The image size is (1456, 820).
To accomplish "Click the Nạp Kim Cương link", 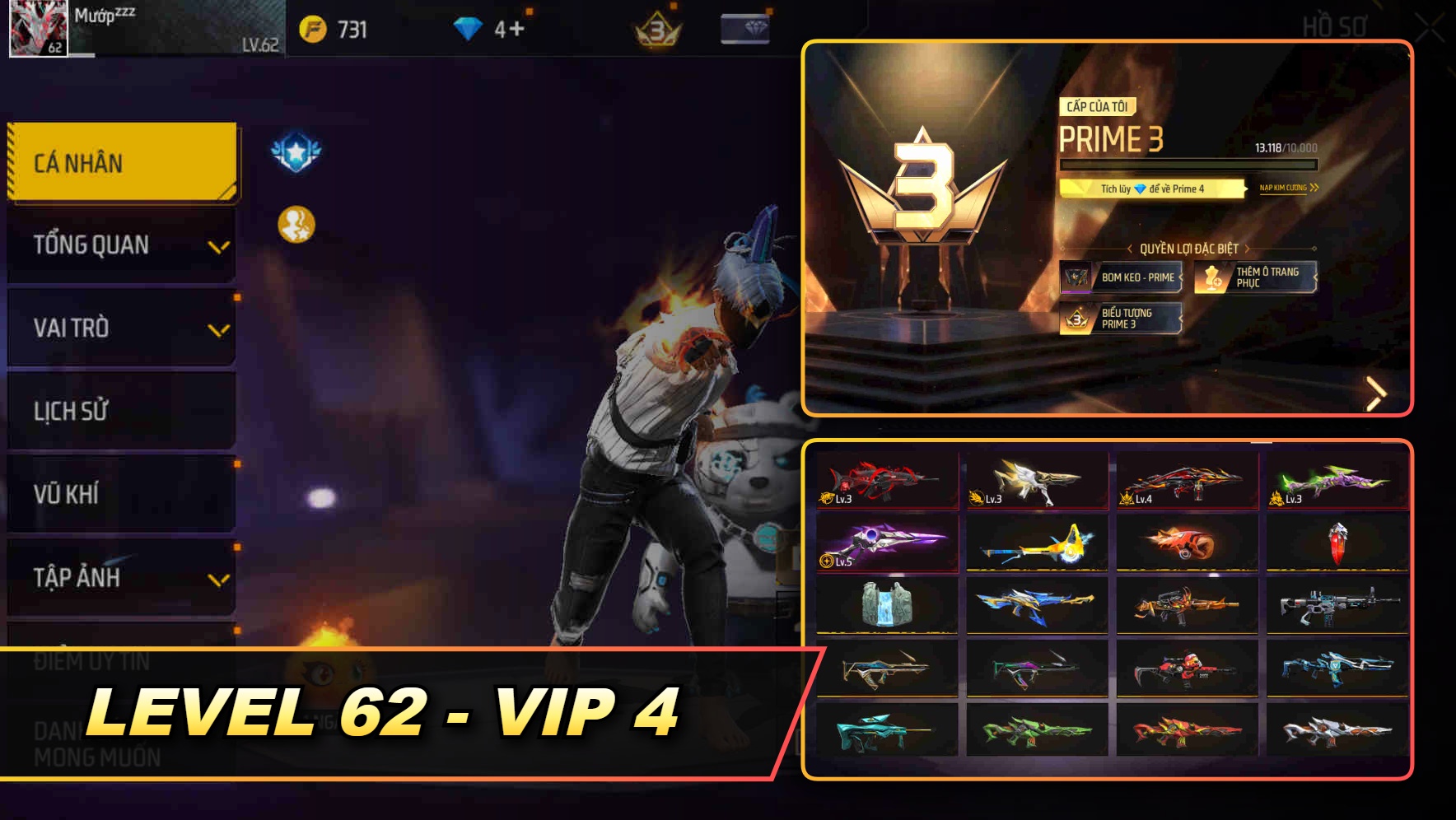I will pyautogui.click(x=1287, y=189).
